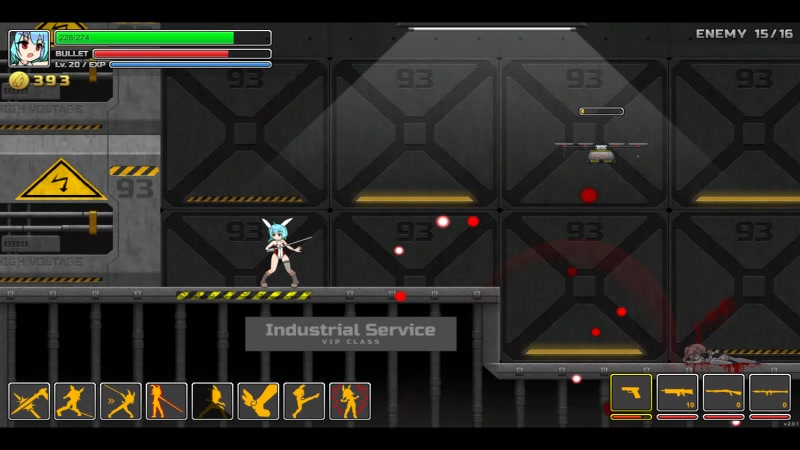Viewport: 800px width, 450px height.
Task: Use the crouching sword thrust skill
Action: pyautogui.click(x=75, y=401)
